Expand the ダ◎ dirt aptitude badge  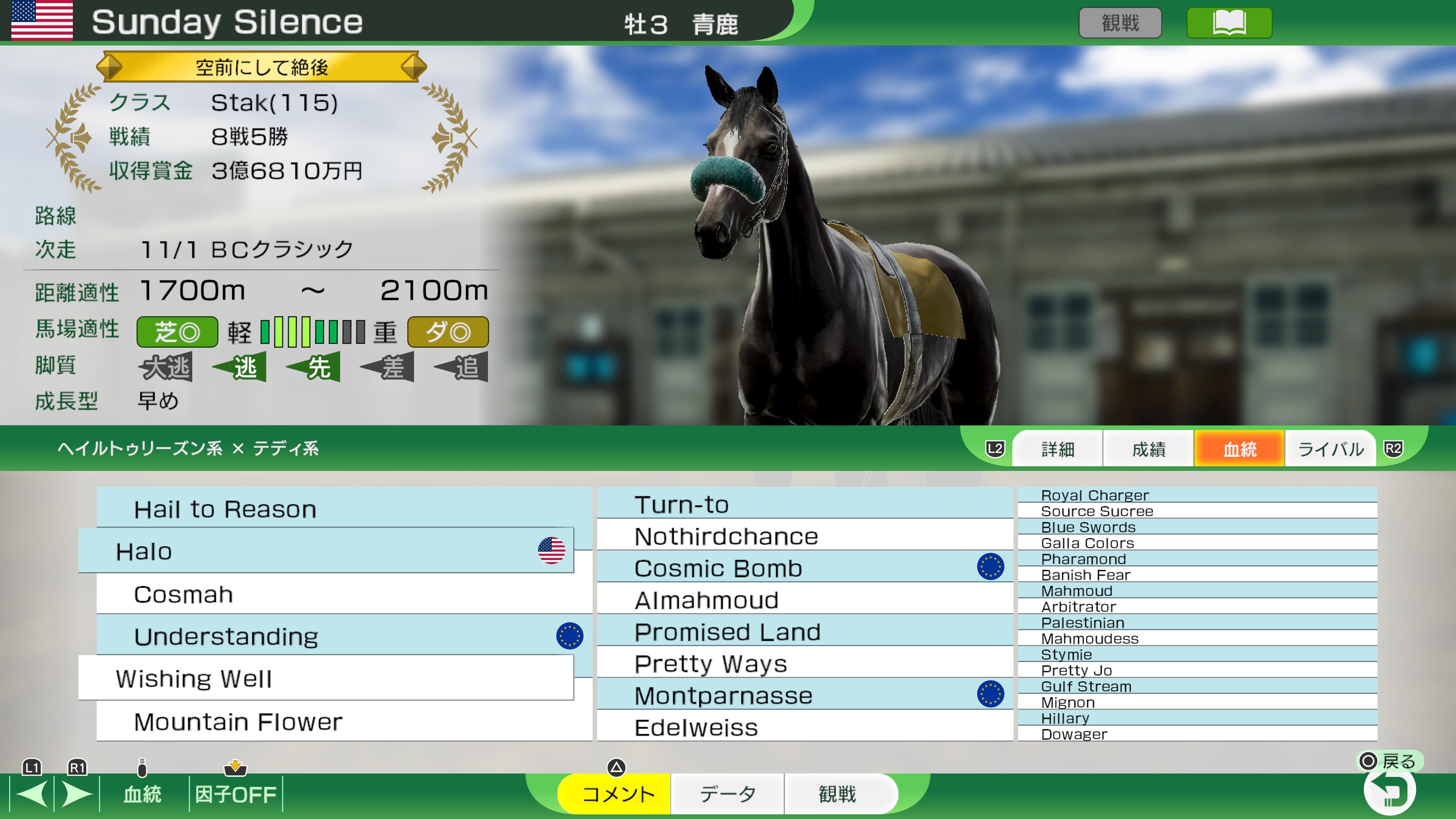[448, 331]
